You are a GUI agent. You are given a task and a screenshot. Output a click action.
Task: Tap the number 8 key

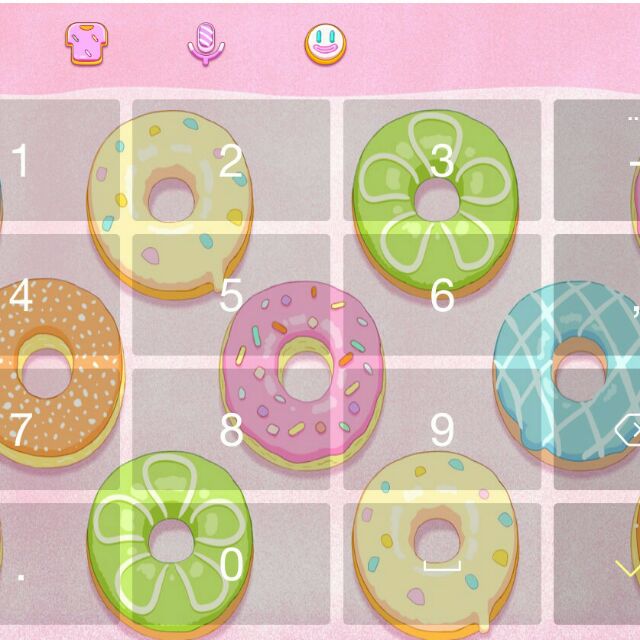point(231,429)
